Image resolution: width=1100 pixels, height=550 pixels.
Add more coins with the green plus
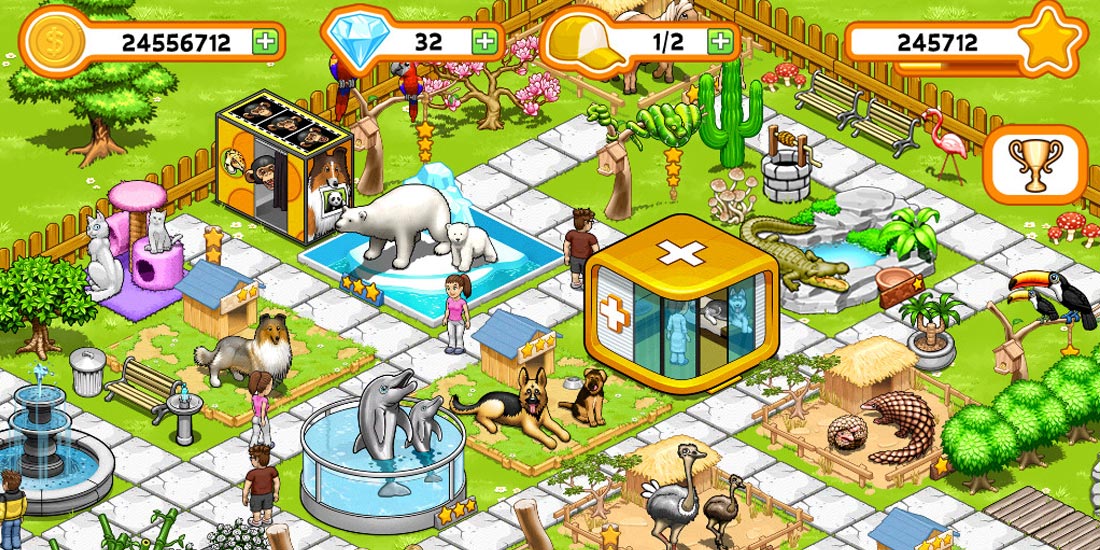[x=265, y=42]
